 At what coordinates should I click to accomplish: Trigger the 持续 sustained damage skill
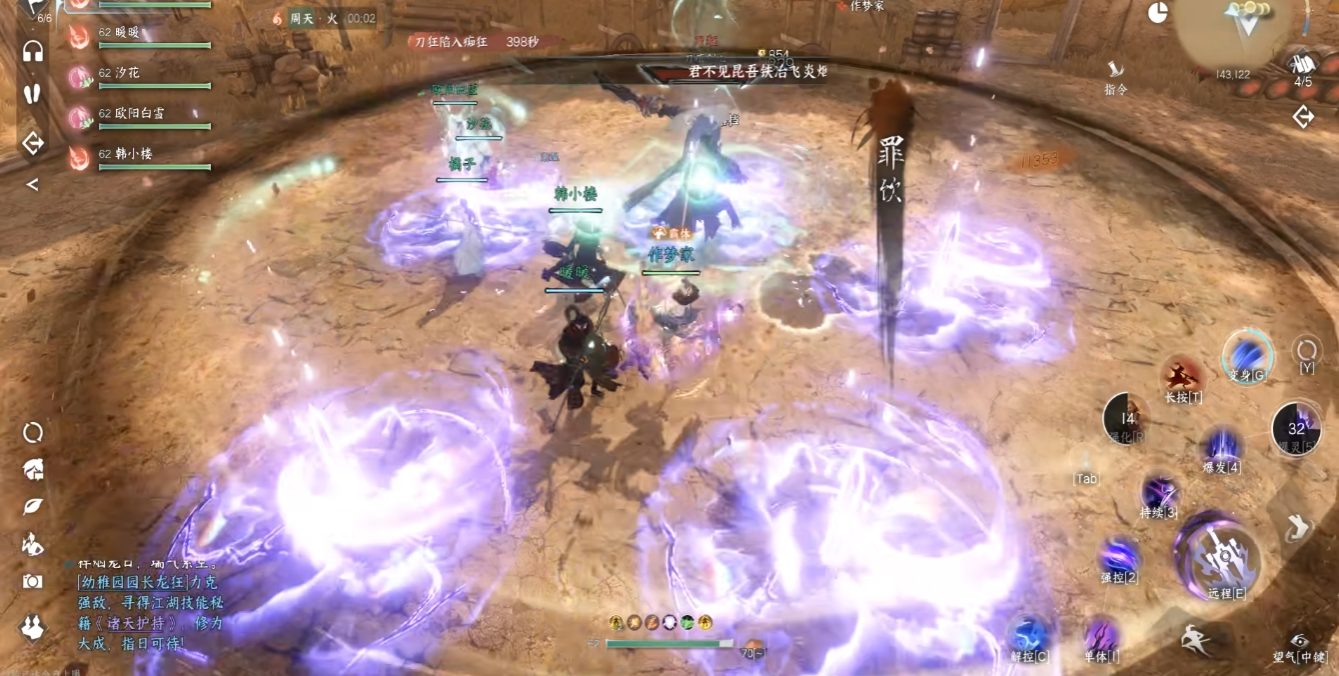tap(1159, 493)
